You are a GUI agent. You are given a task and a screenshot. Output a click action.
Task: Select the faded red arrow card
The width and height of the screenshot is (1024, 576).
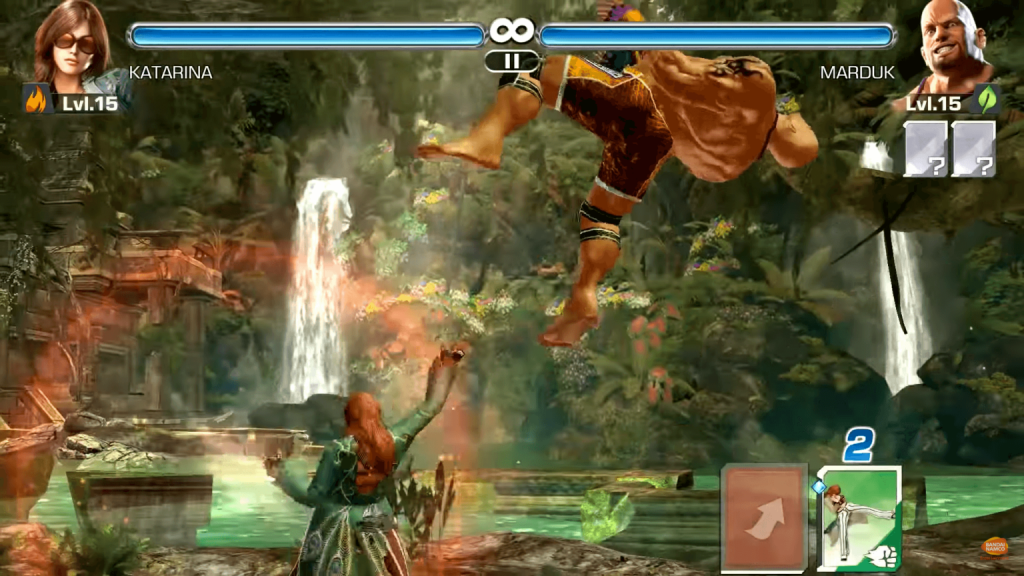click(x=765, y=516)
